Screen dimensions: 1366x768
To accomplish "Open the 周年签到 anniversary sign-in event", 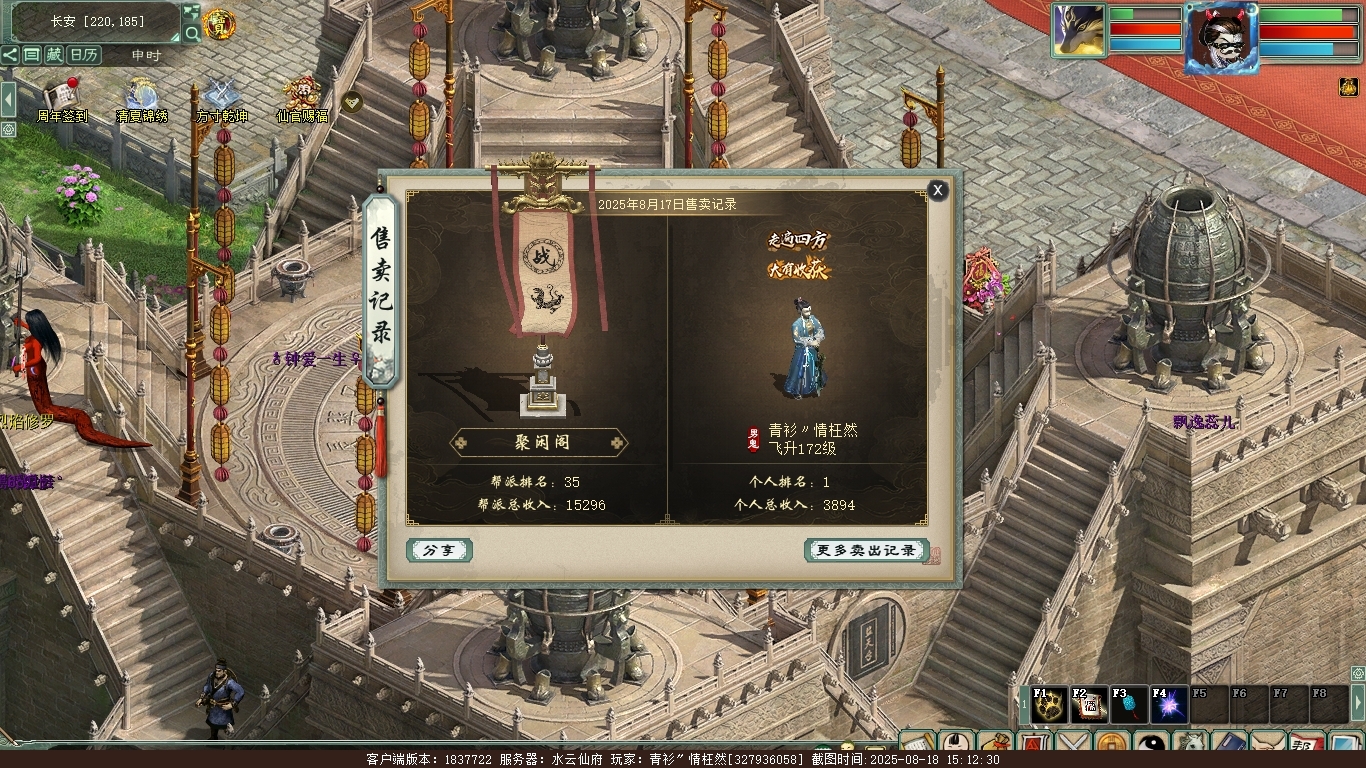I will click(x=64, y=96).
